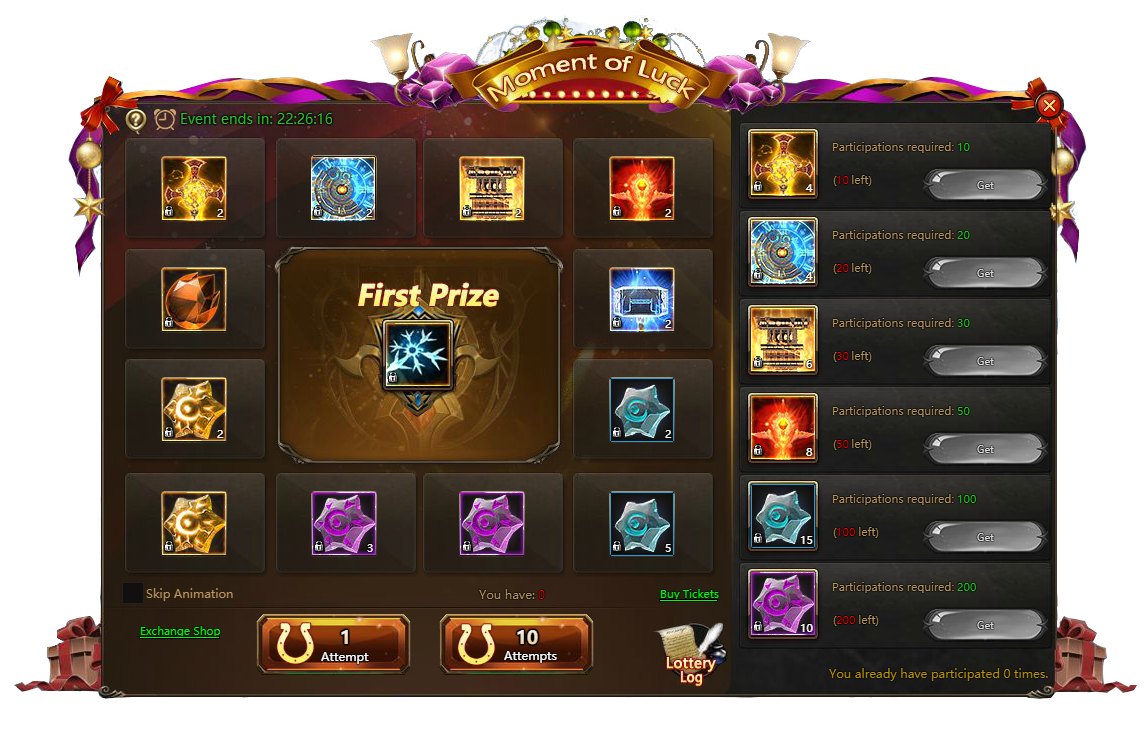Select the orange gemstone prize slot

click(194, 299)
